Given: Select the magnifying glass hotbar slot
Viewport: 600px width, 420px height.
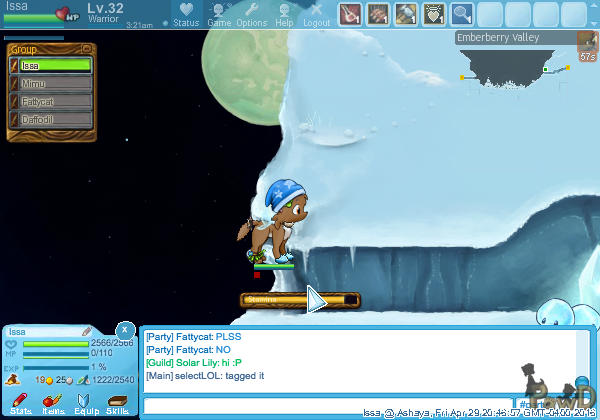Looking at the screenshot, I should pyautogui.click(x=462, y=14).
